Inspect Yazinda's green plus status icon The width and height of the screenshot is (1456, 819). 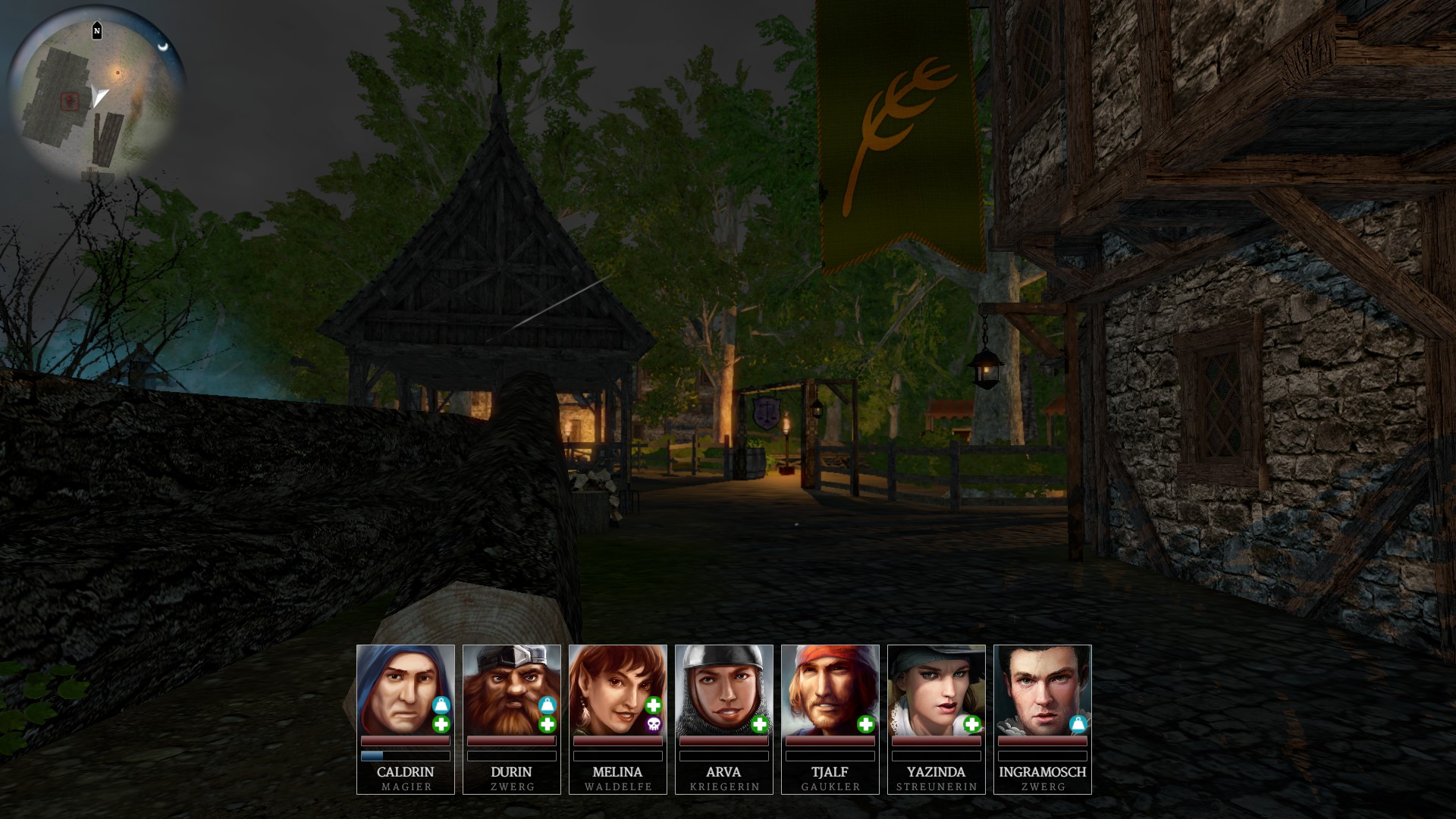[971, 725]
